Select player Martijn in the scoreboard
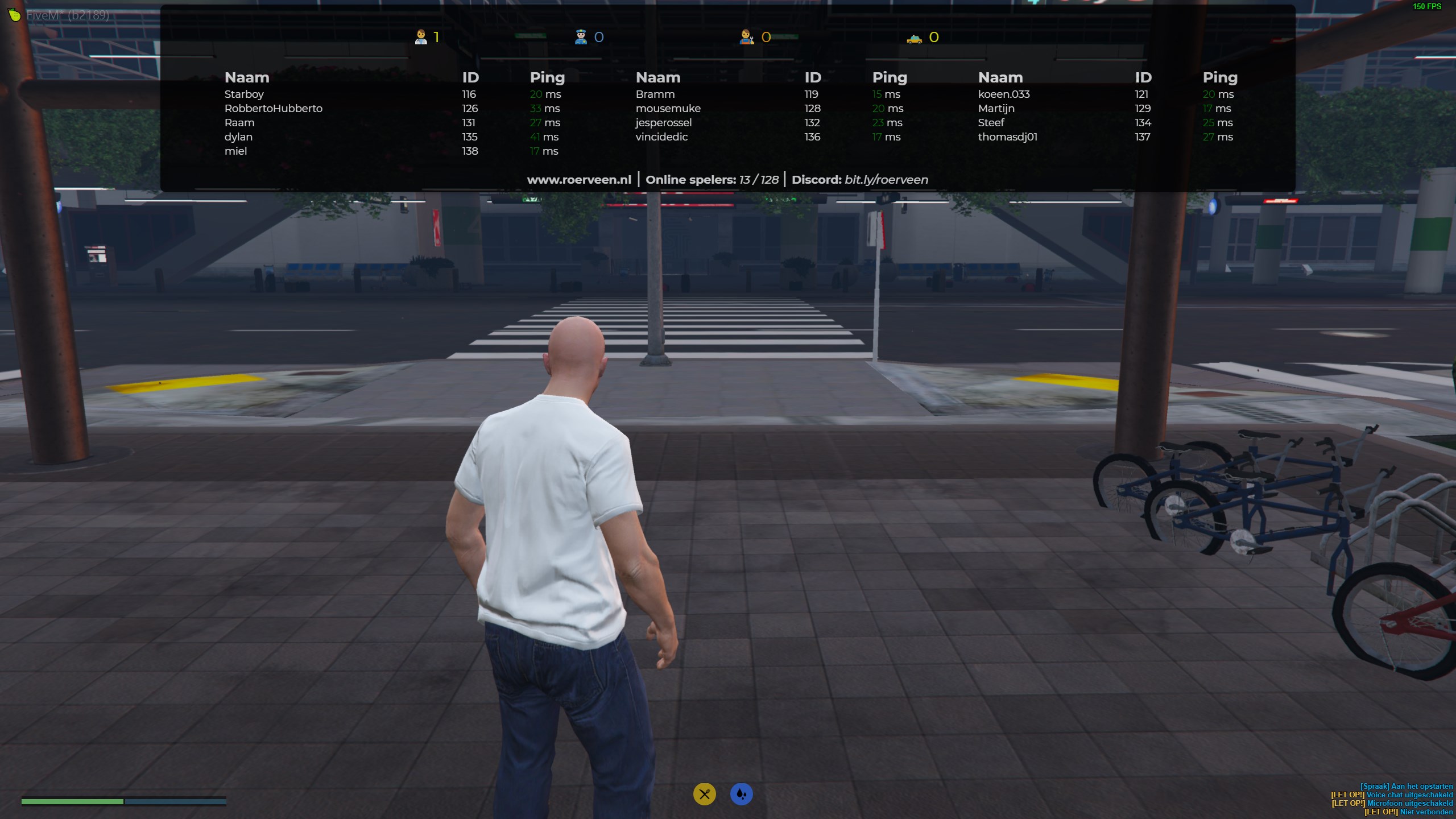This screenshot has width=1456, height=819. (x=996, y=109)
